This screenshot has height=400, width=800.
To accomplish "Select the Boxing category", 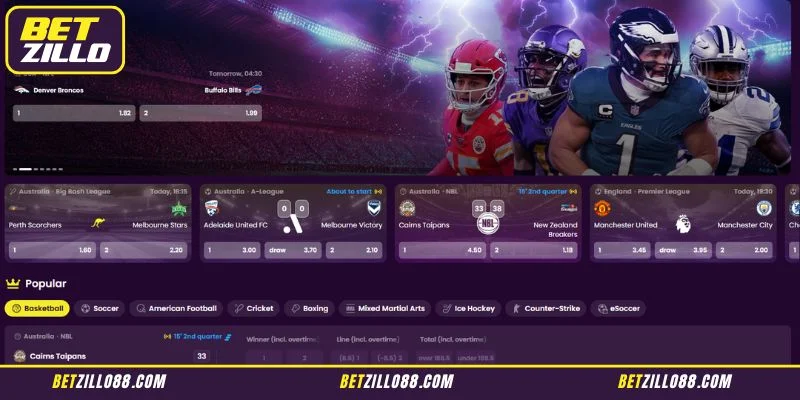I will pos(309,308).
